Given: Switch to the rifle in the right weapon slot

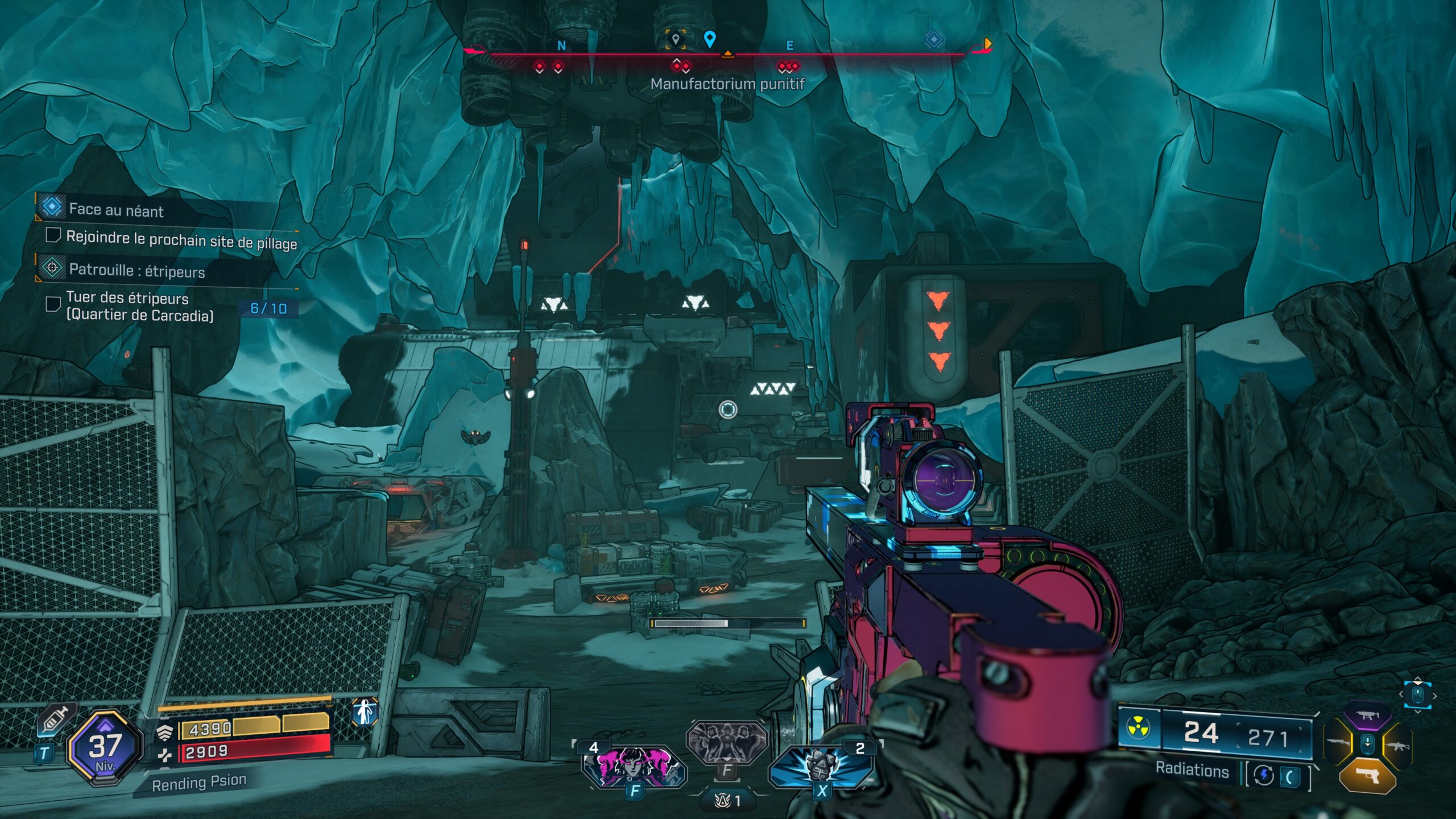Looking at the screenshot, I should (1397, 745).
